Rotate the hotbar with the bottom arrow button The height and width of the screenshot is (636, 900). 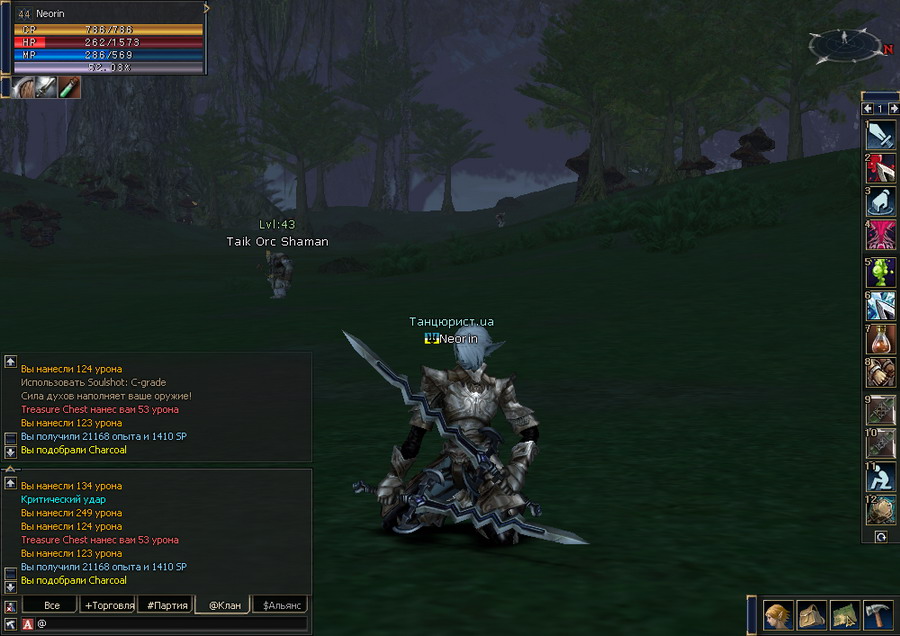pos(881,537)
